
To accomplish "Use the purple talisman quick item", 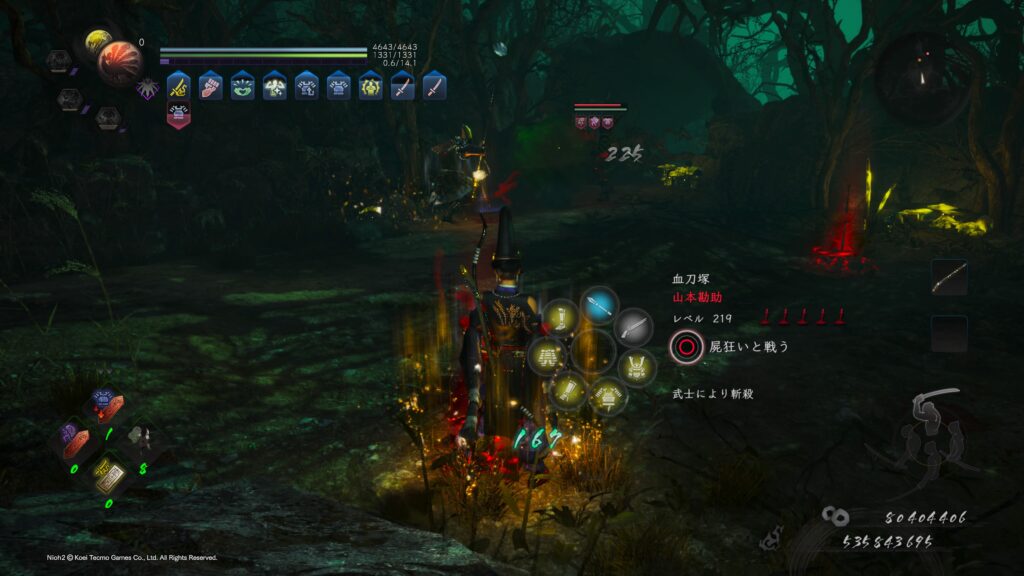I will coord(75,440).
